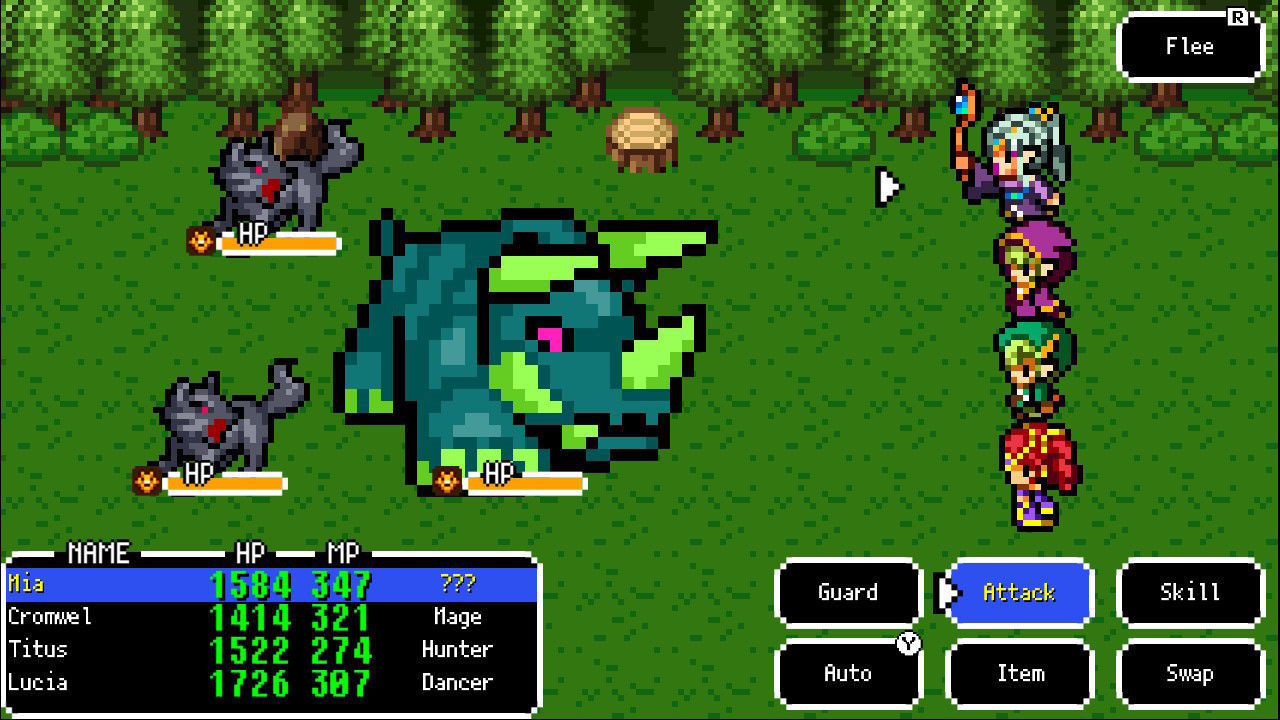Viewport: 1280px width, 720px height.
Task: Click the Mage class label for Cromwel
Action: pos(457,617)
